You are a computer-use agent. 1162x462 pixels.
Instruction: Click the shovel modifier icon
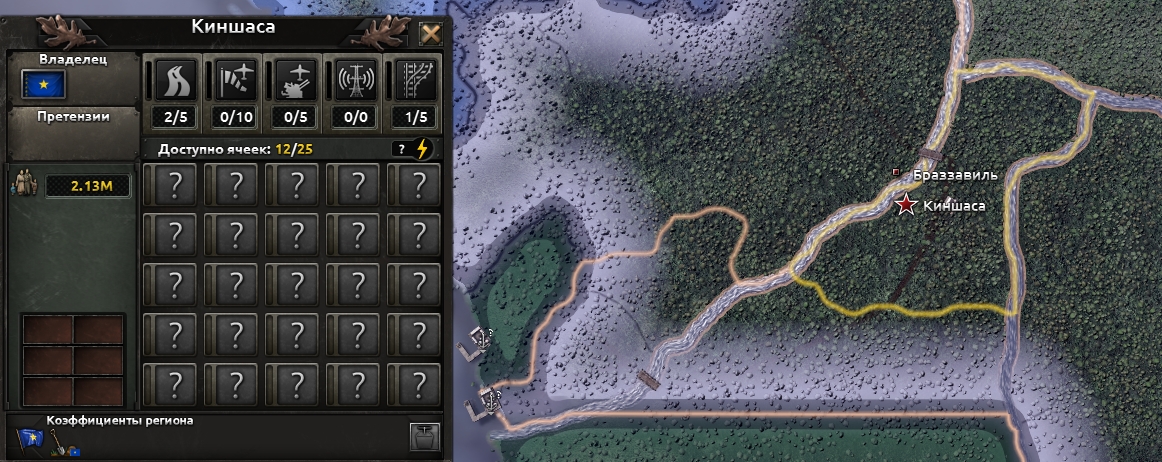[x=60, y=438]
